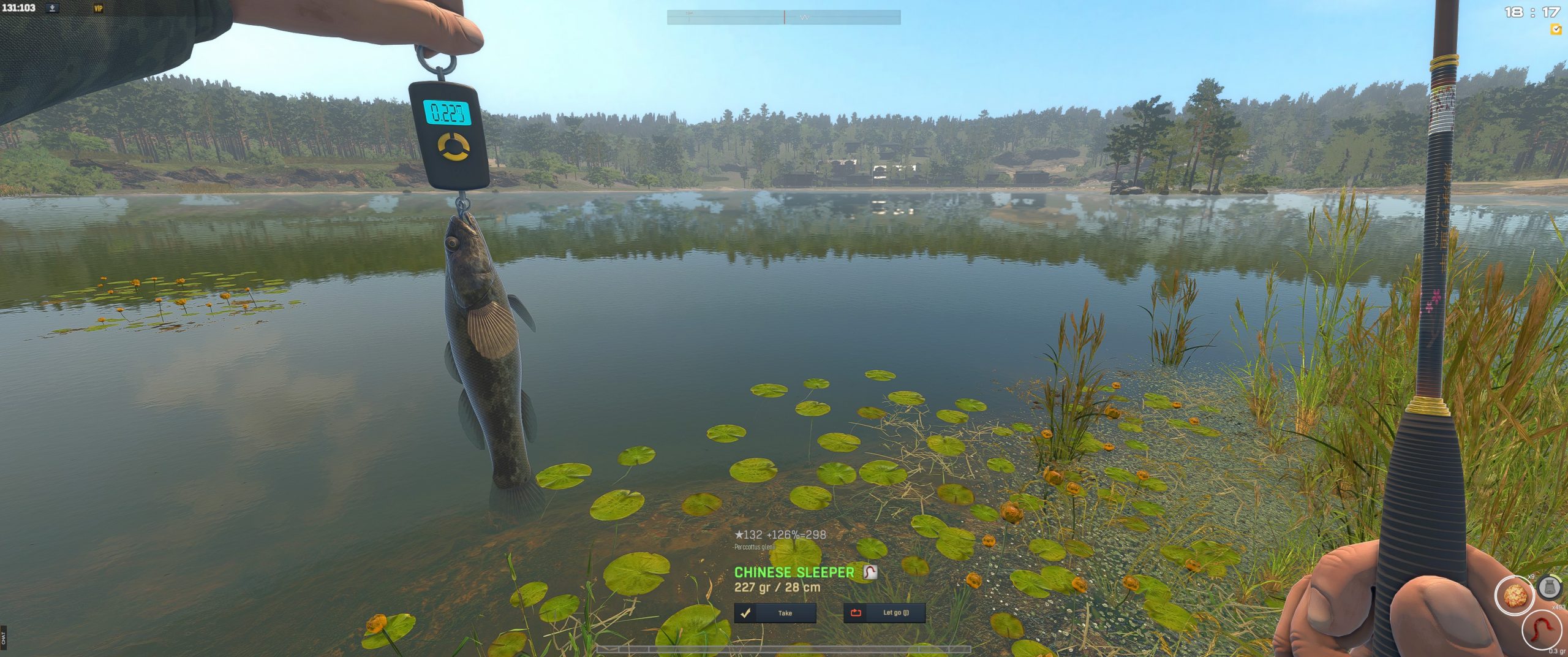This screenshot has width=1568, height=657.
Task: Let go of the caught fish
Action: [884, 613]
